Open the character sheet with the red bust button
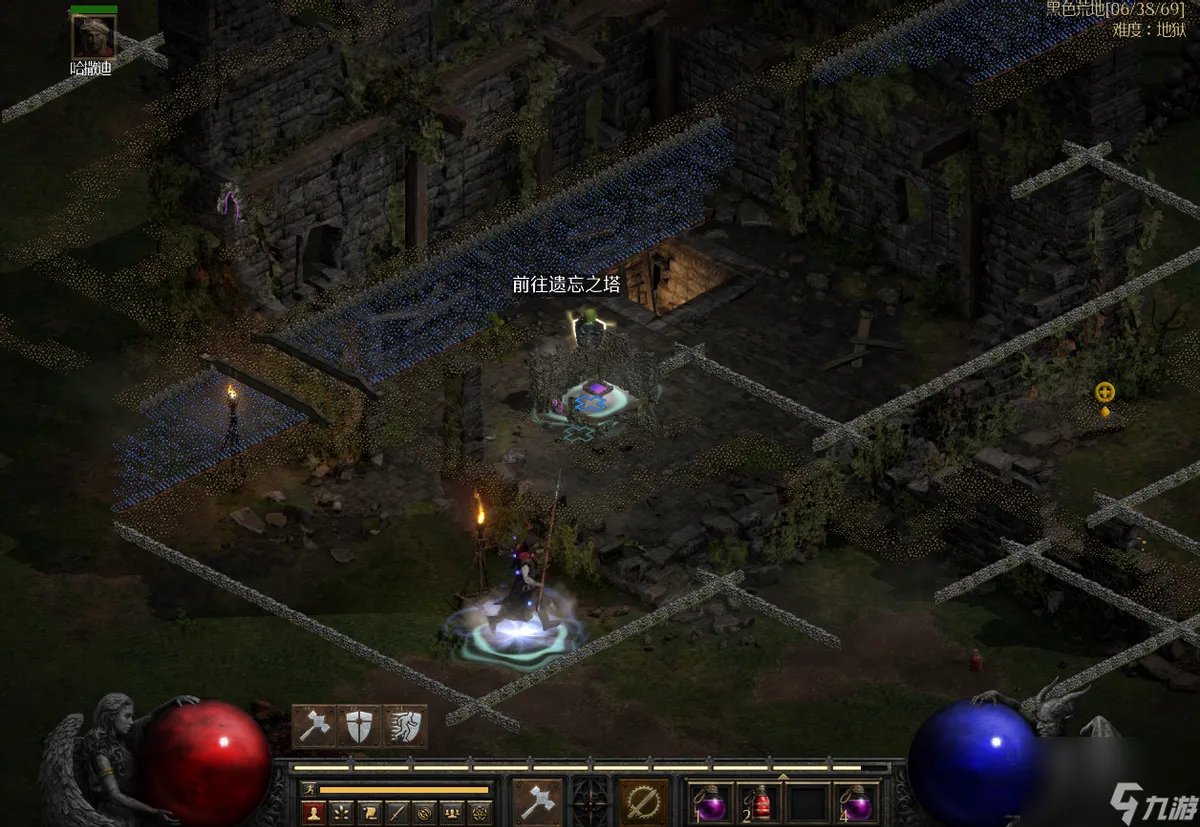 point(313,813)
